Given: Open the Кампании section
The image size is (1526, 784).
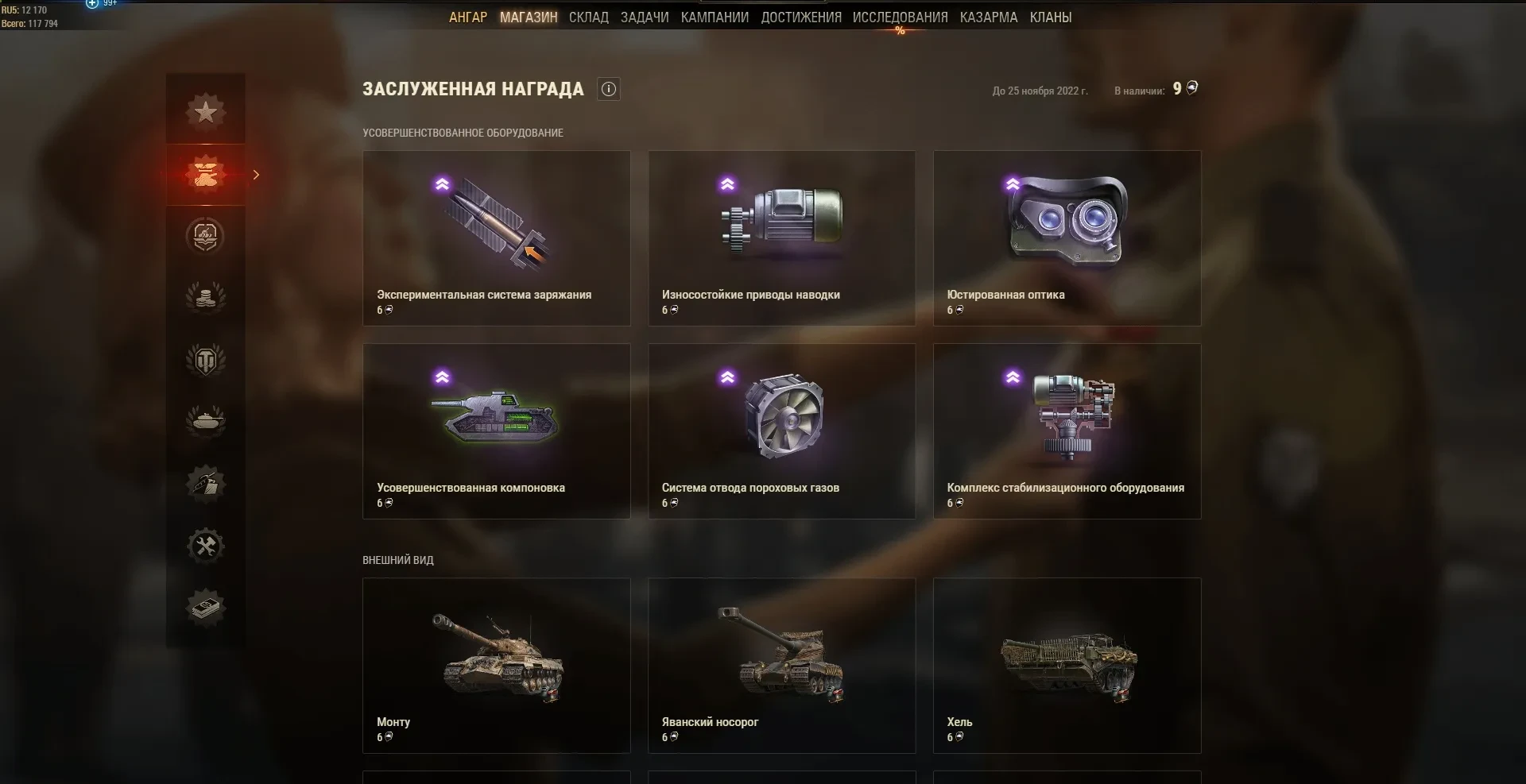Looking at the screenshot, I should tap(715, 17).
